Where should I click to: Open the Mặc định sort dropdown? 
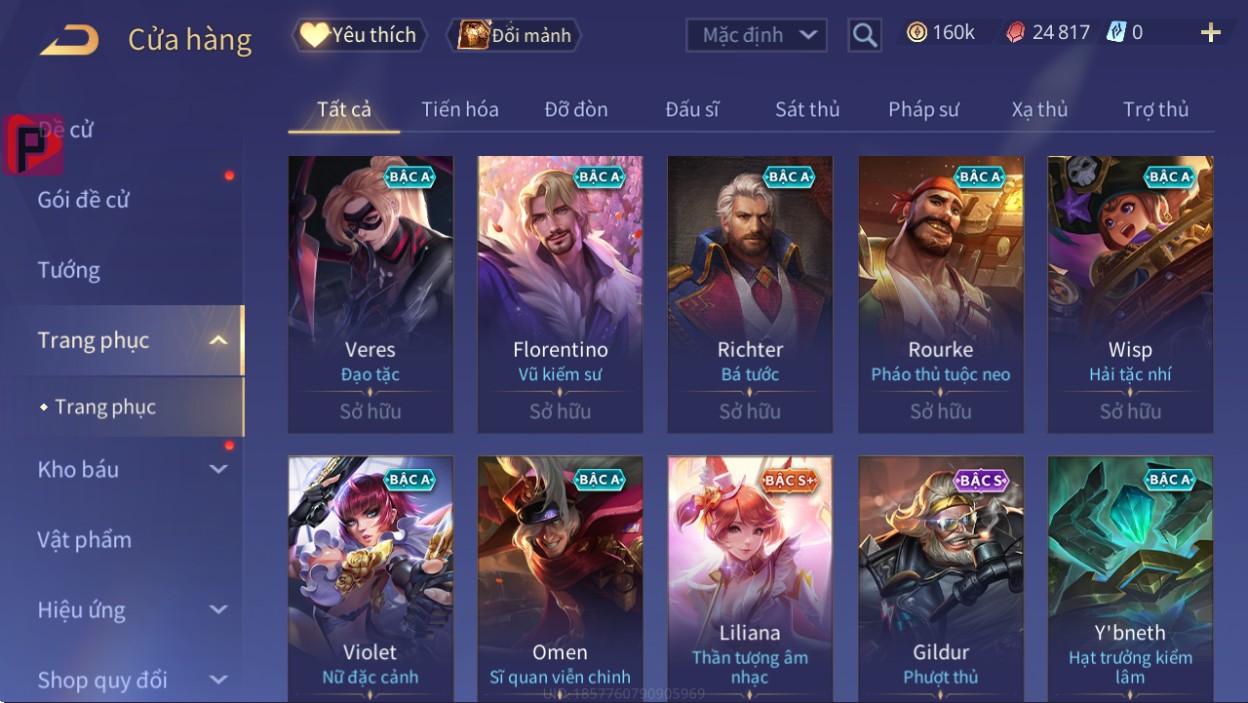click(x=757, y=35)
